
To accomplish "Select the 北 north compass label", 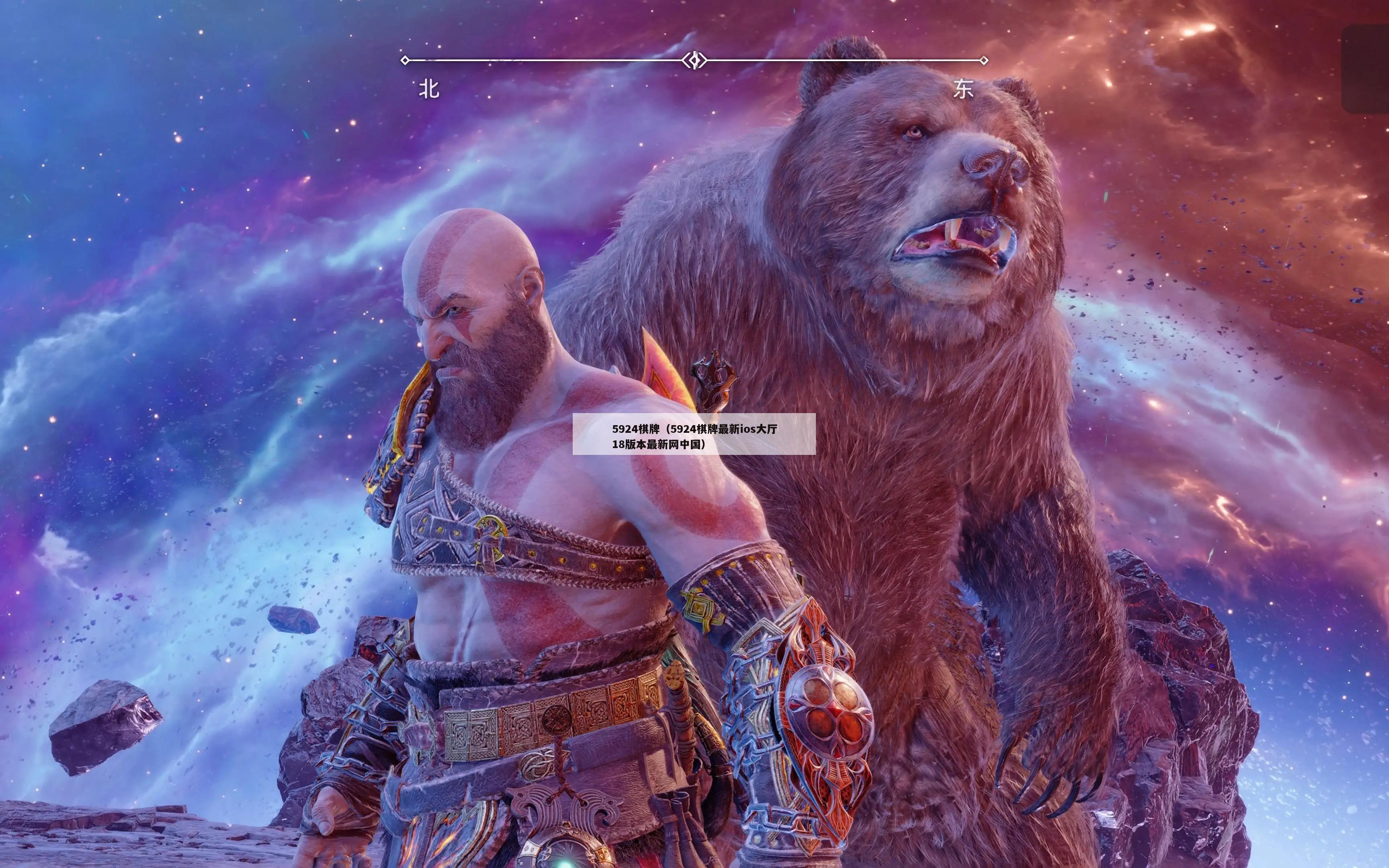I will [x=429, y=90].
